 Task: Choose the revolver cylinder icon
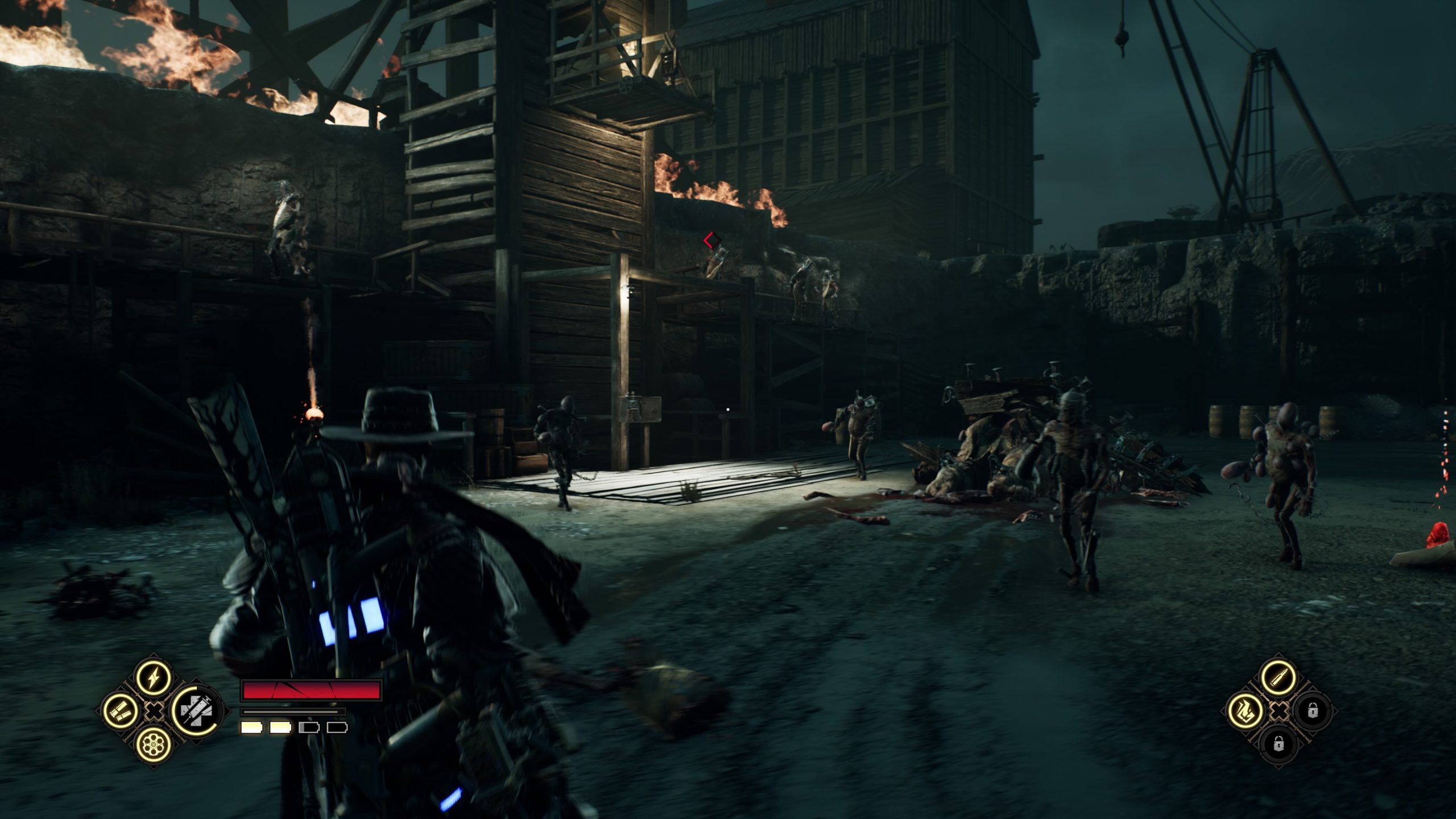(x=154, y=743)
